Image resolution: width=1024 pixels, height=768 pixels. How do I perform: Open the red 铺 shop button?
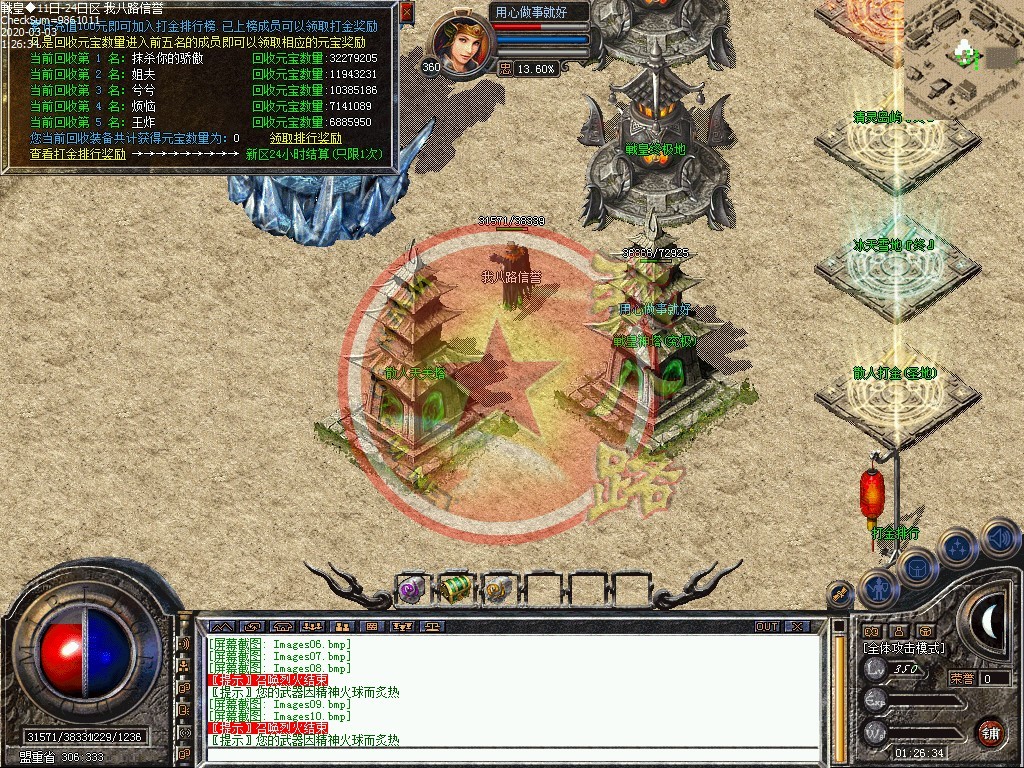point(990,732)
